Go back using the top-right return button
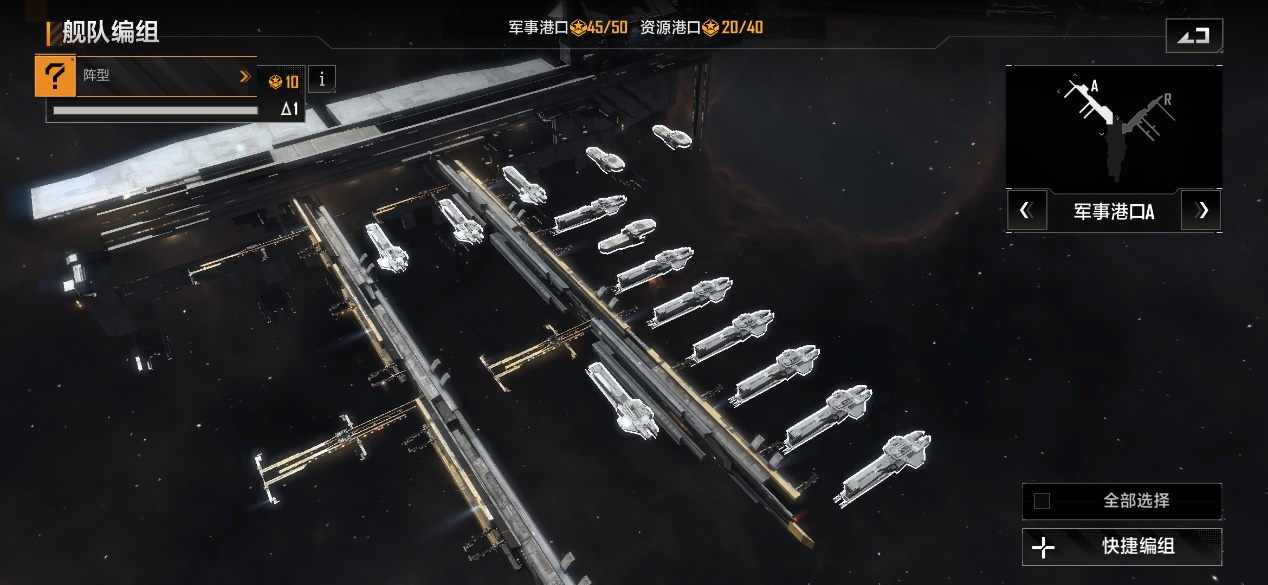 pos(1193,36)
